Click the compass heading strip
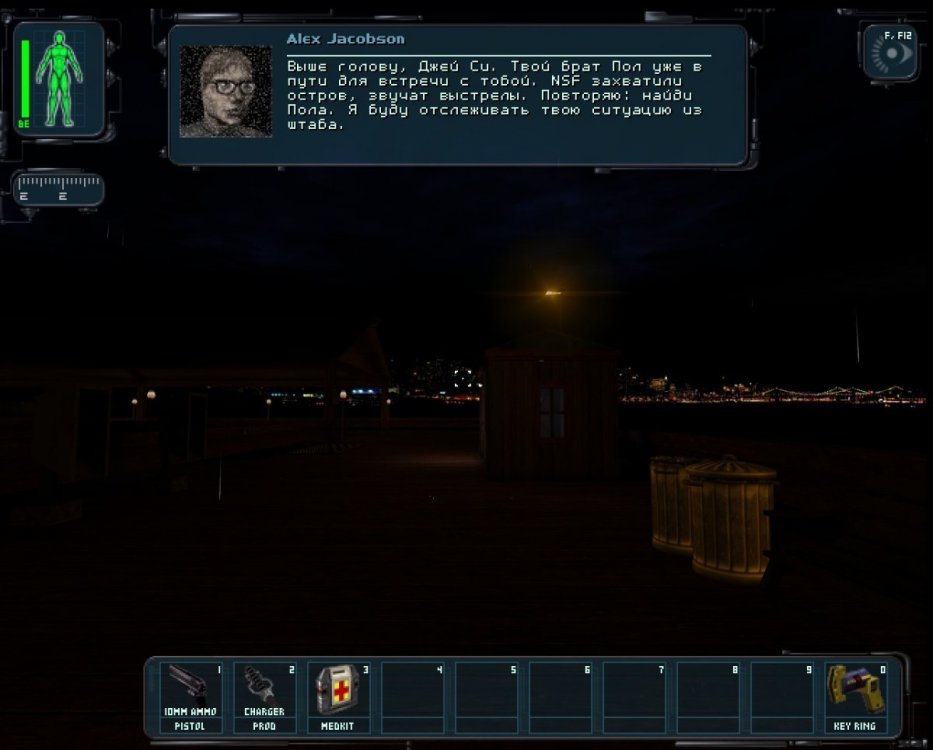The height and width of the screenshot is (750, 933). click(58, 188)
